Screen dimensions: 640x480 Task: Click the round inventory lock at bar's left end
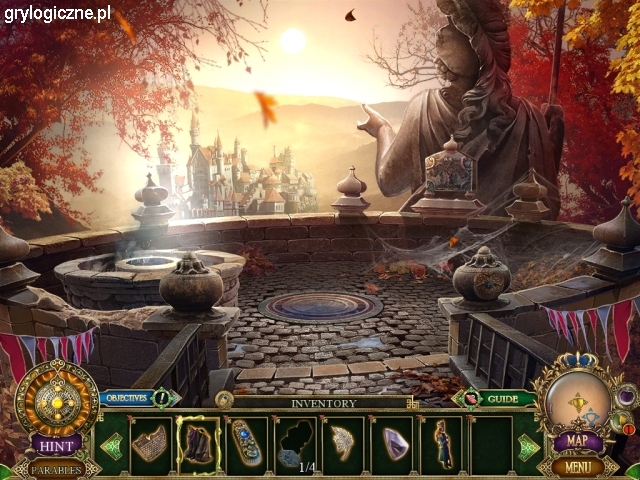coord(224,399)
